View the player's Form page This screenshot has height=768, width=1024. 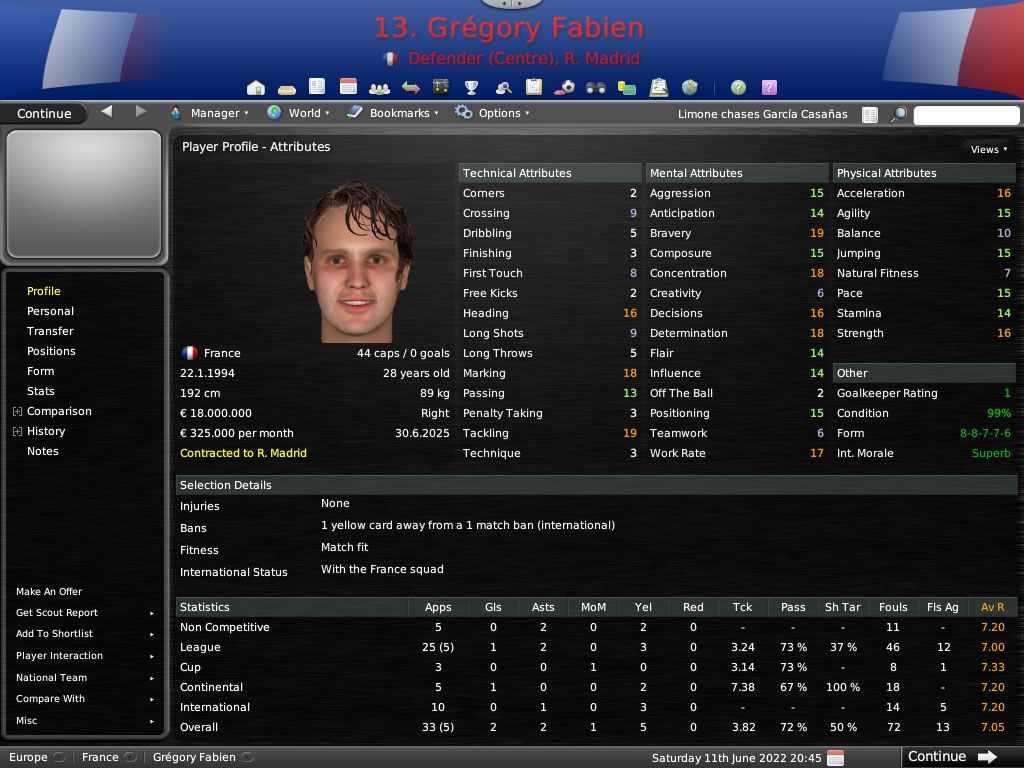[41, 371]
